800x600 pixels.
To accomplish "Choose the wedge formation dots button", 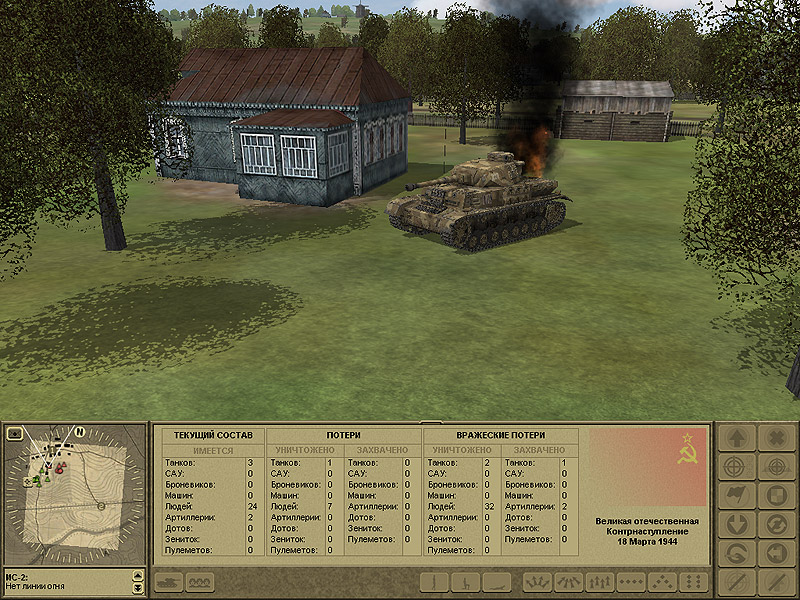I will [662, 581].
